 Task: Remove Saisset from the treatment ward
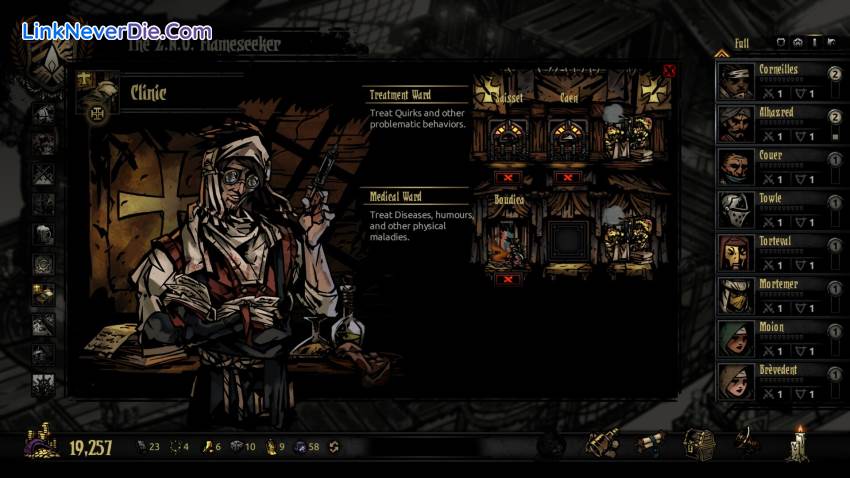tap(510, 177)
